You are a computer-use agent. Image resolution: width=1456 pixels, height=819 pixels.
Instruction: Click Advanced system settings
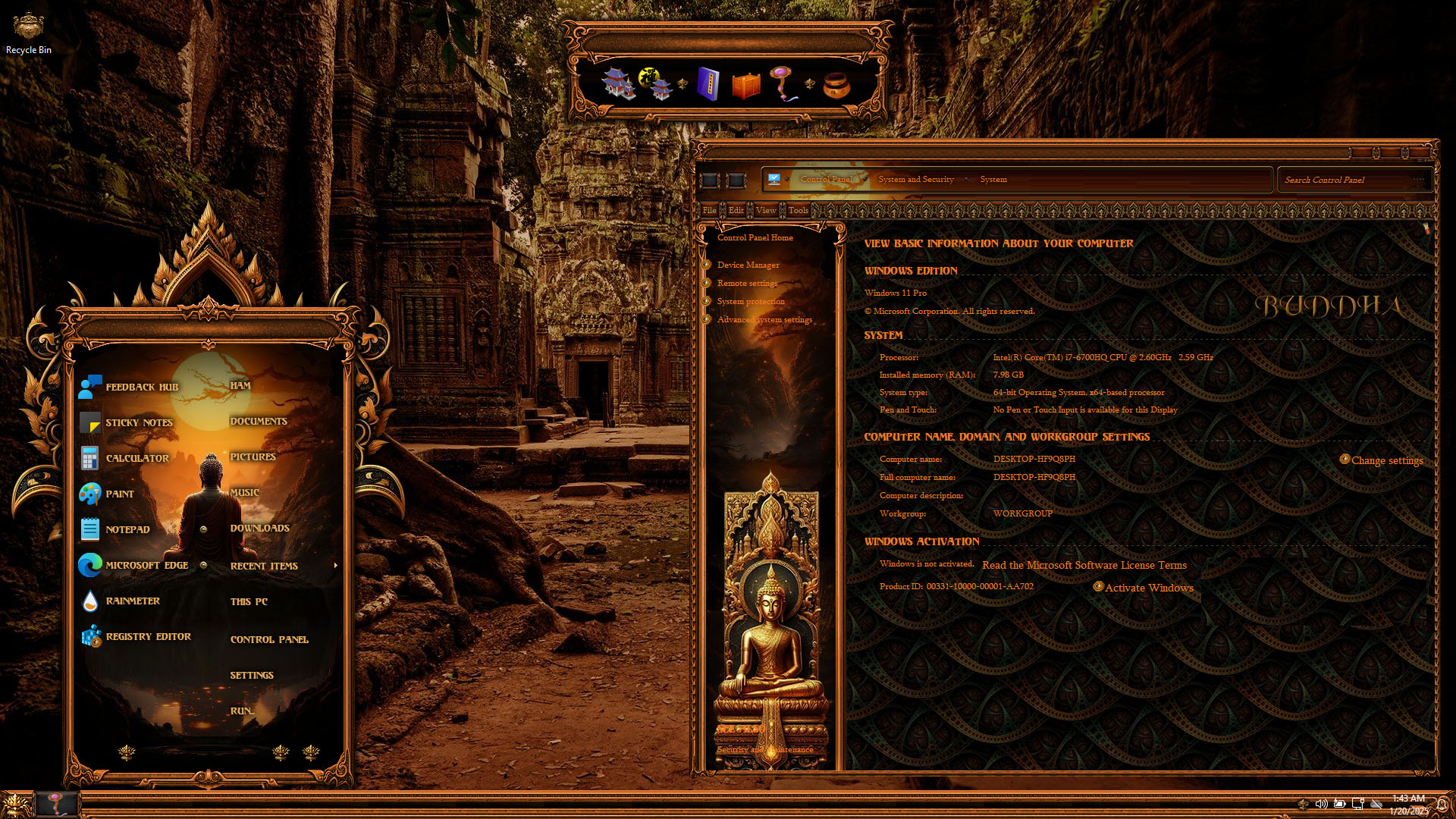764,319
